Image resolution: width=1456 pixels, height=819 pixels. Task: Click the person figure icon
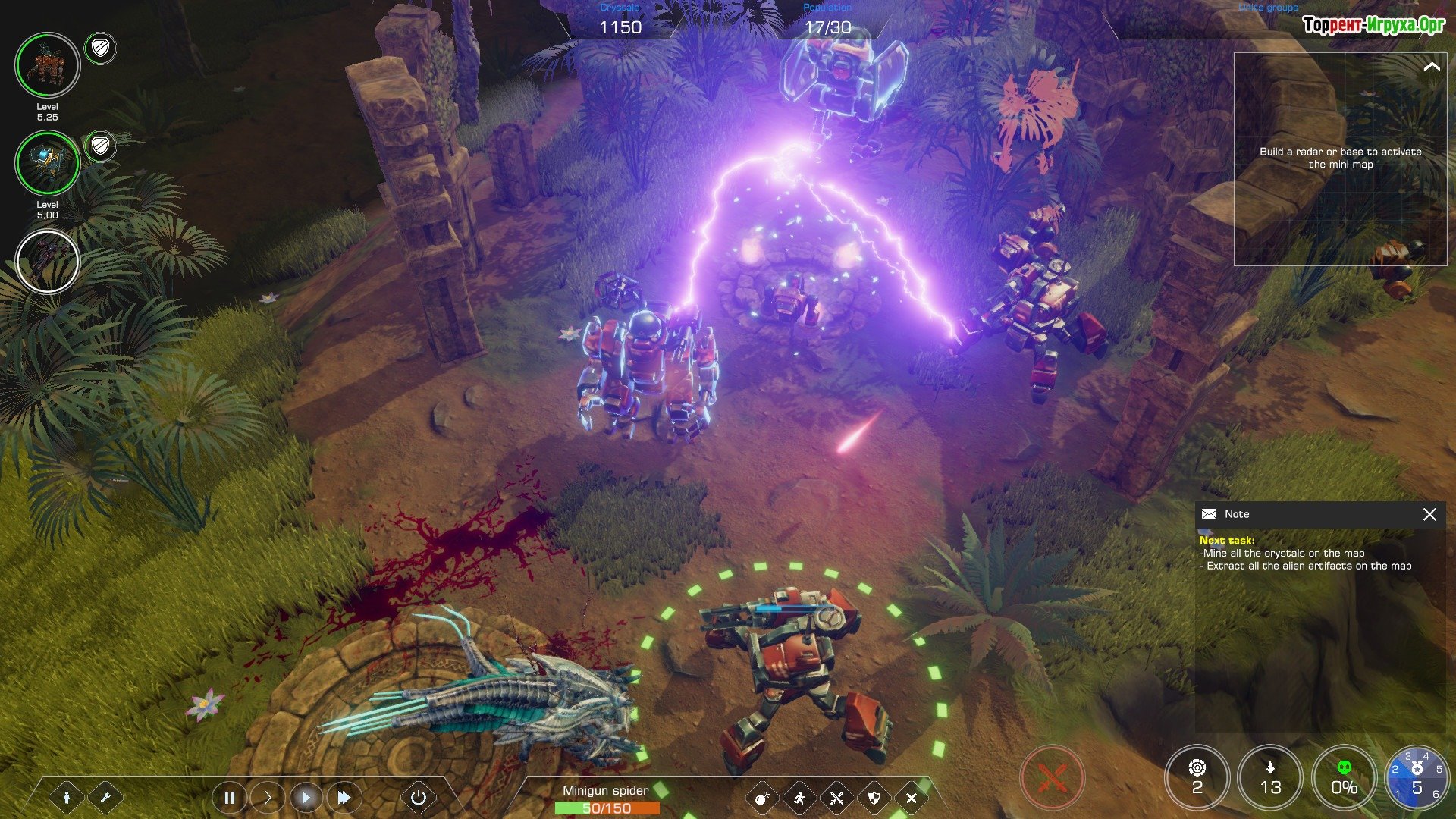[x=67, y=798]
